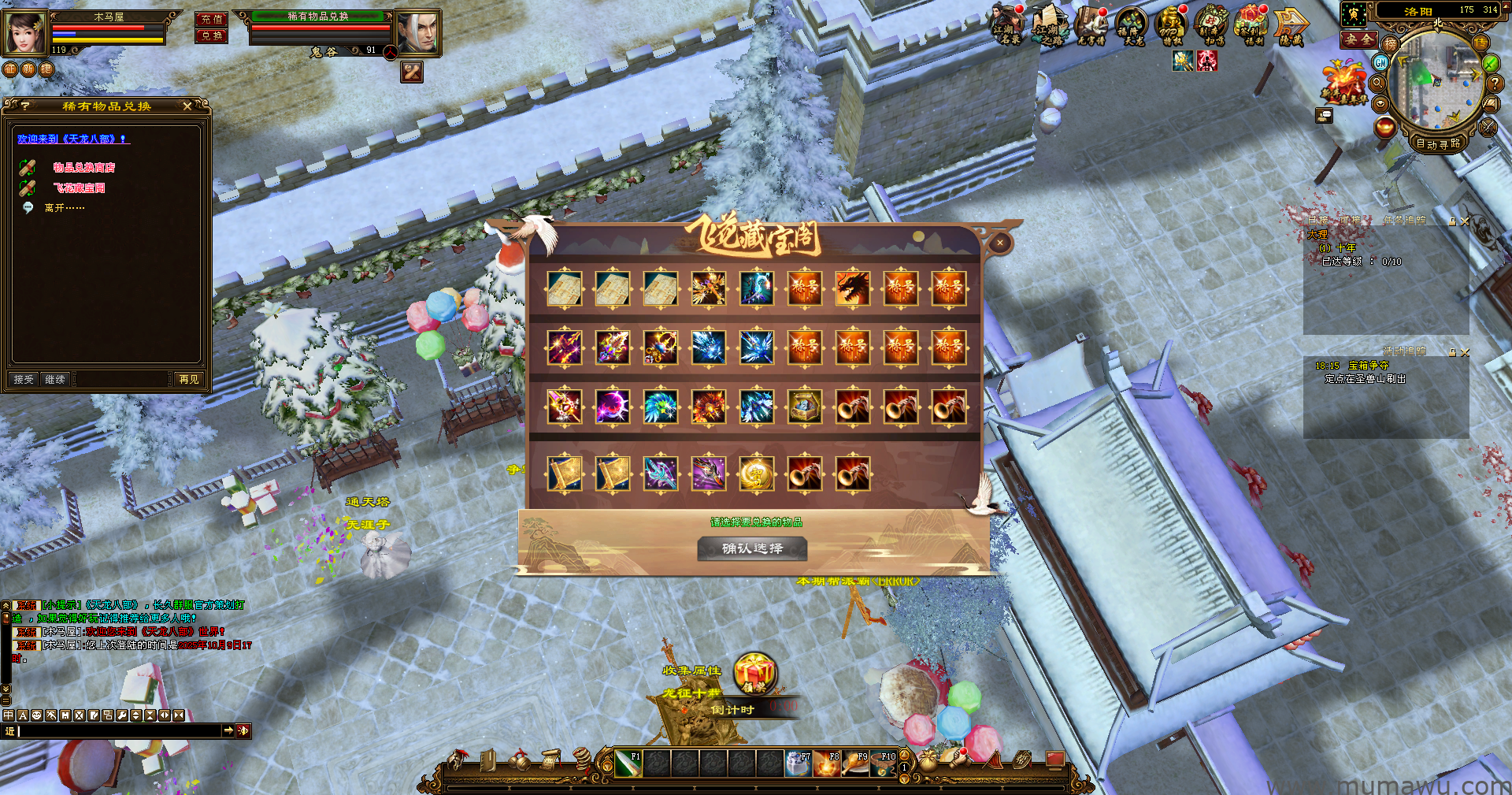
Task: Click the 领奖 gift box reward icon
Action: 755,674
